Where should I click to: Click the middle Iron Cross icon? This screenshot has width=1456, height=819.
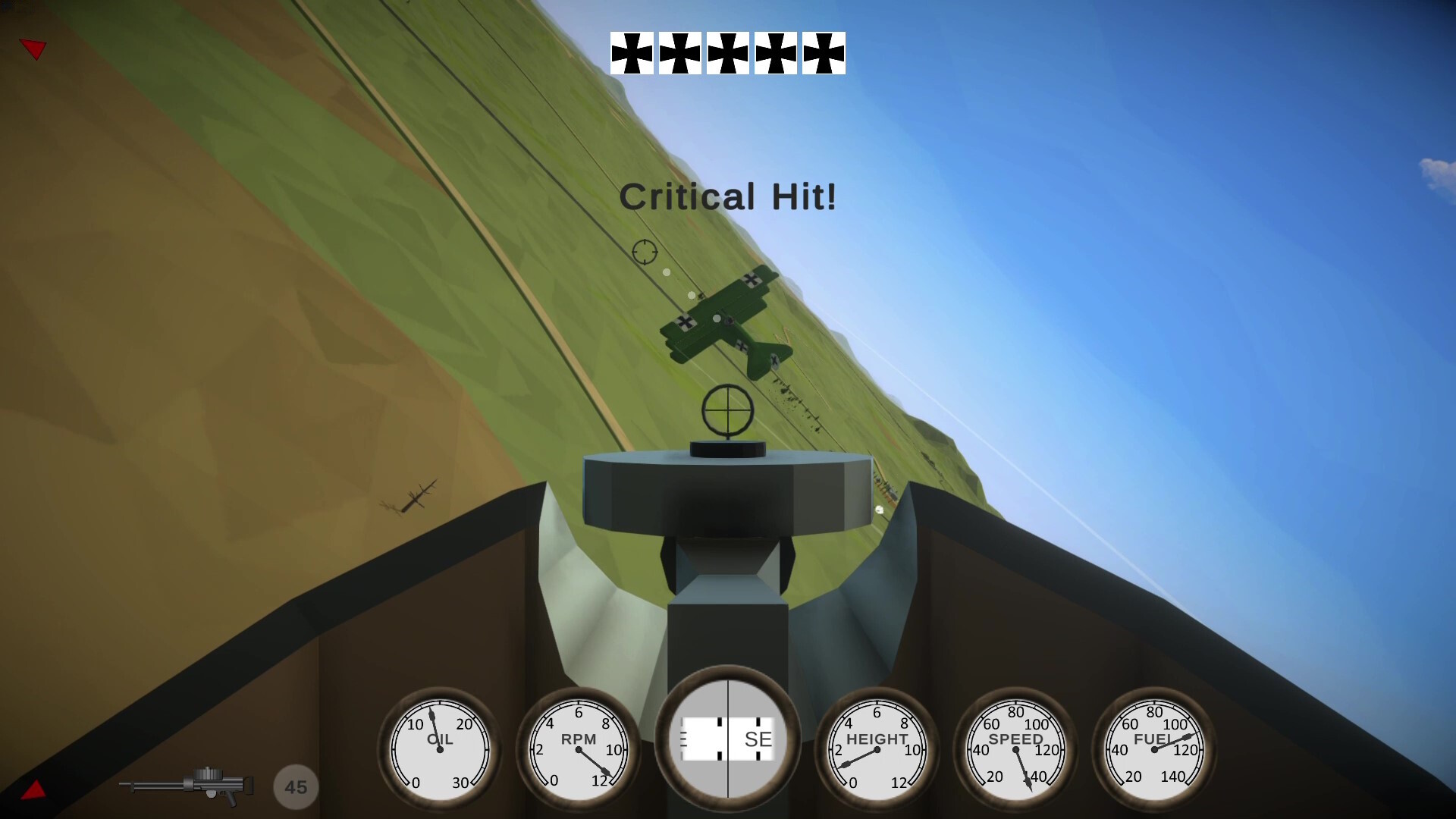click(x=726, y=52)
